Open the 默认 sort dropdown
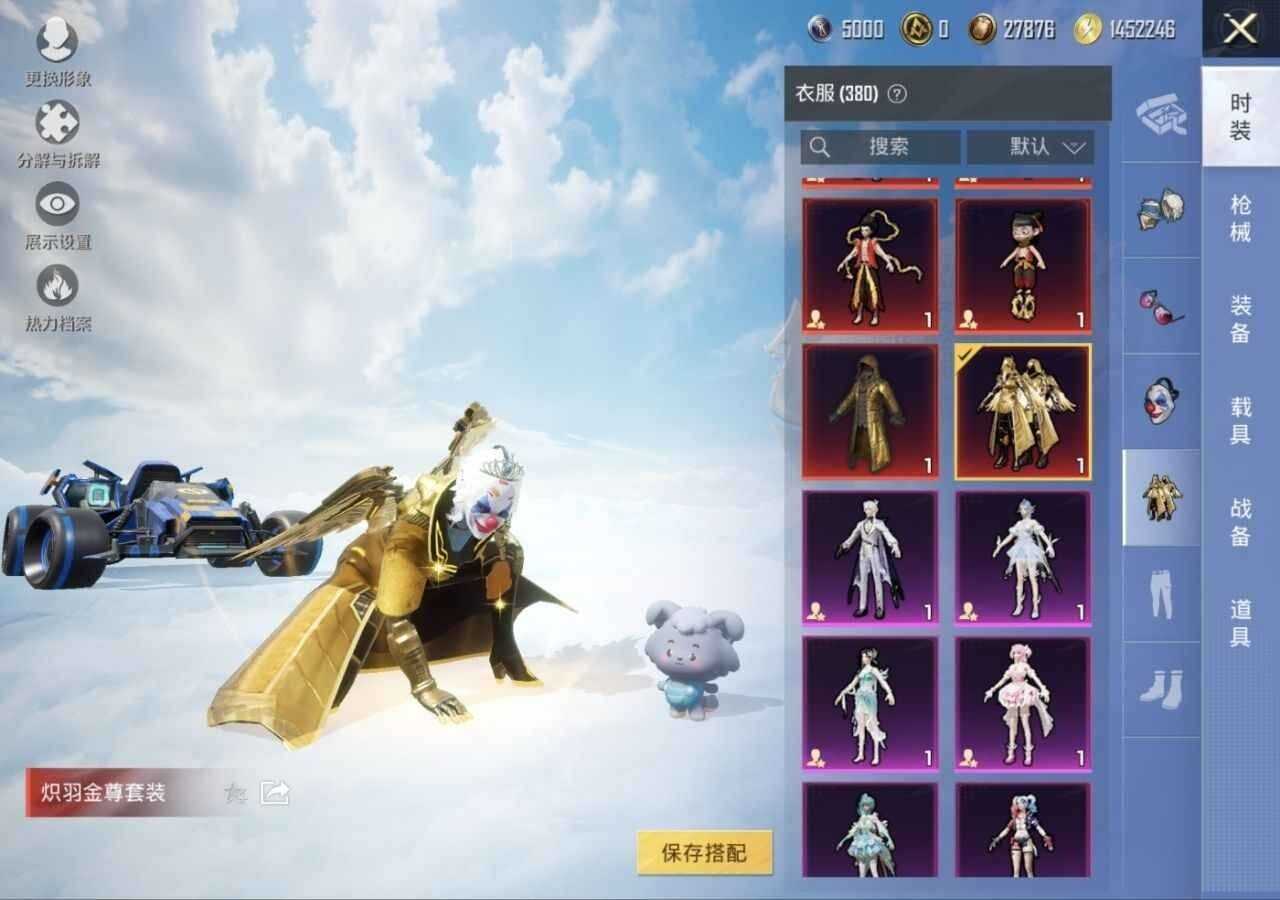Screen dimensions: 1280x900 1030,147
